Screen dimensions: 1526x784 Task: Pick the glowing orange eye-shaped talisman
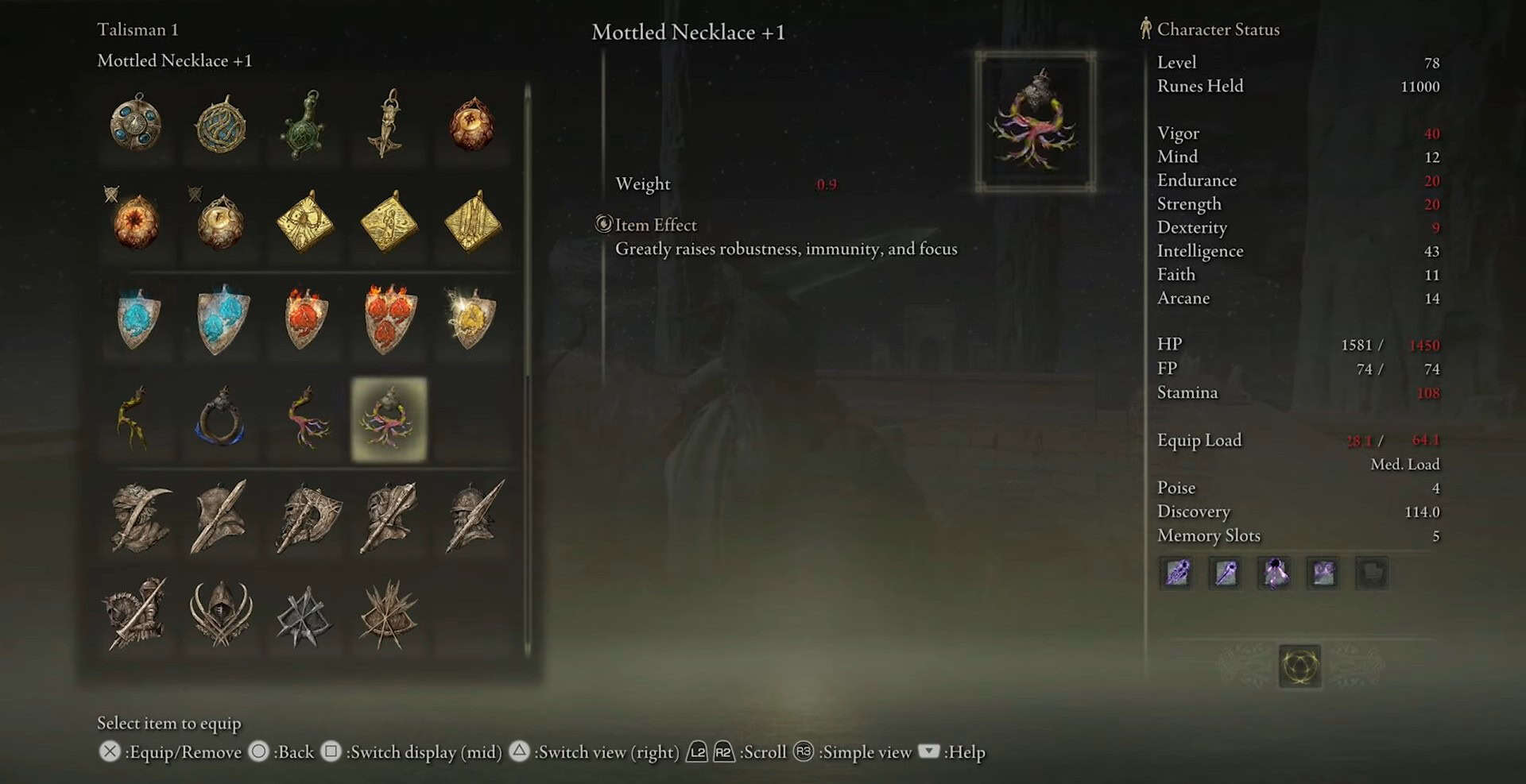click(136, 222)
